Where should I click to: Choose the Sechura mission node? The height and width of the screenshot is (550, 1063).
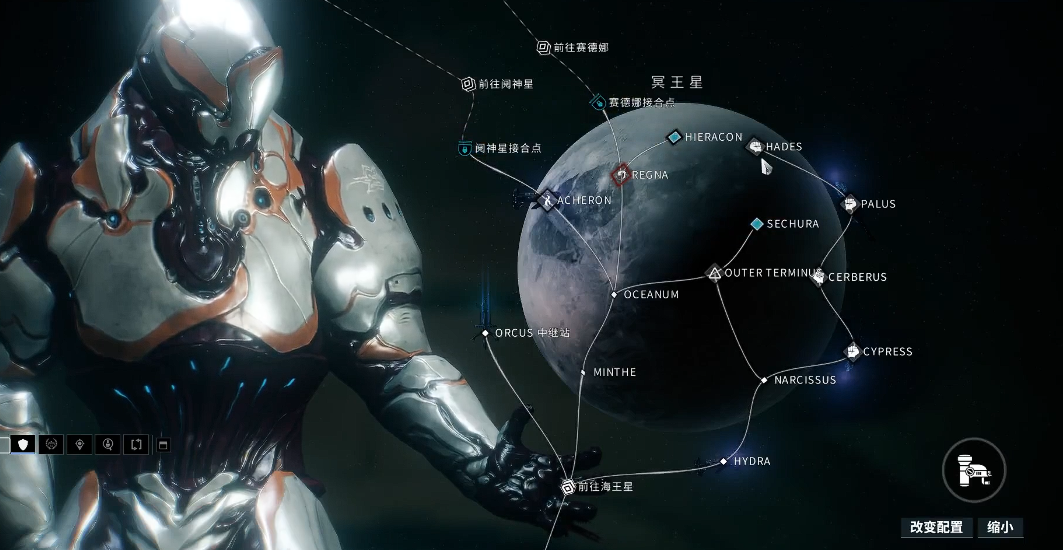[x=757, y=224]
